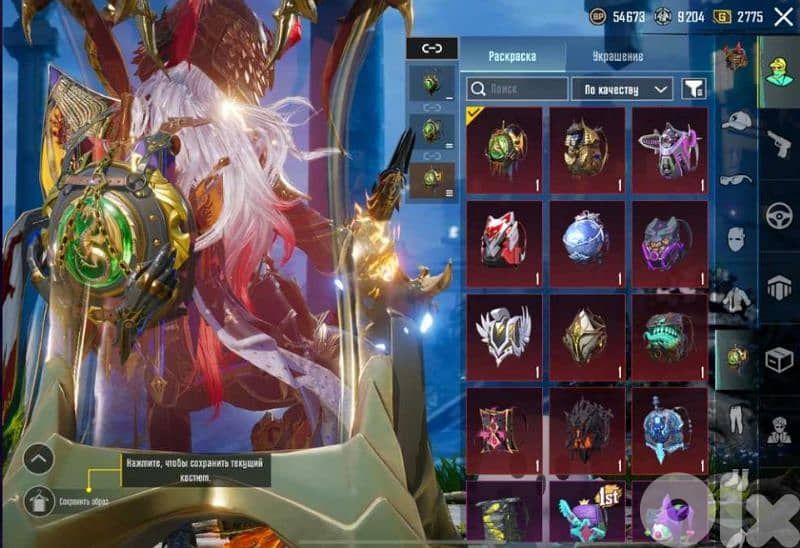This screenshot has height=548, width=800.
Task: Choose the golden pharaoh backpack skin
Action: coord(587,145)
